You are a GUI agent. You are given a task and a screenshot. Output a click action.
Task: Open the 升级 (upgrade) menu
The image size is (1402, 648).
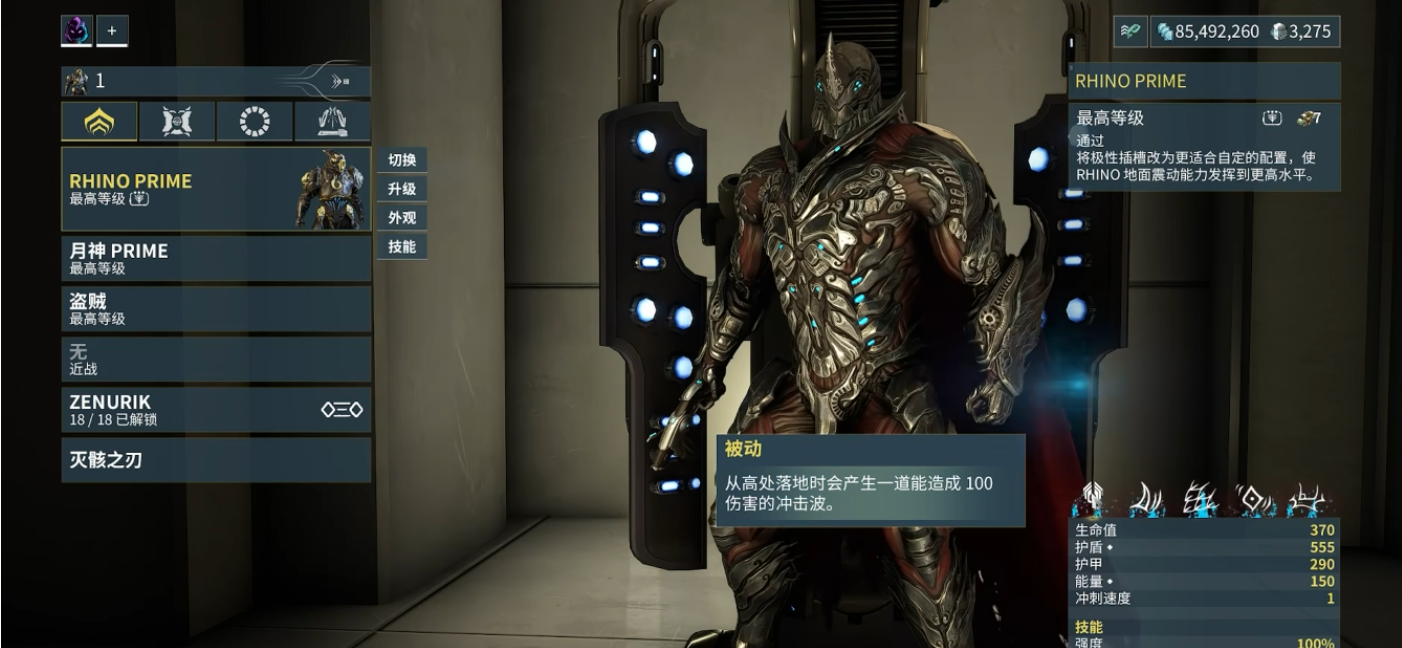[x=402, y=189]
